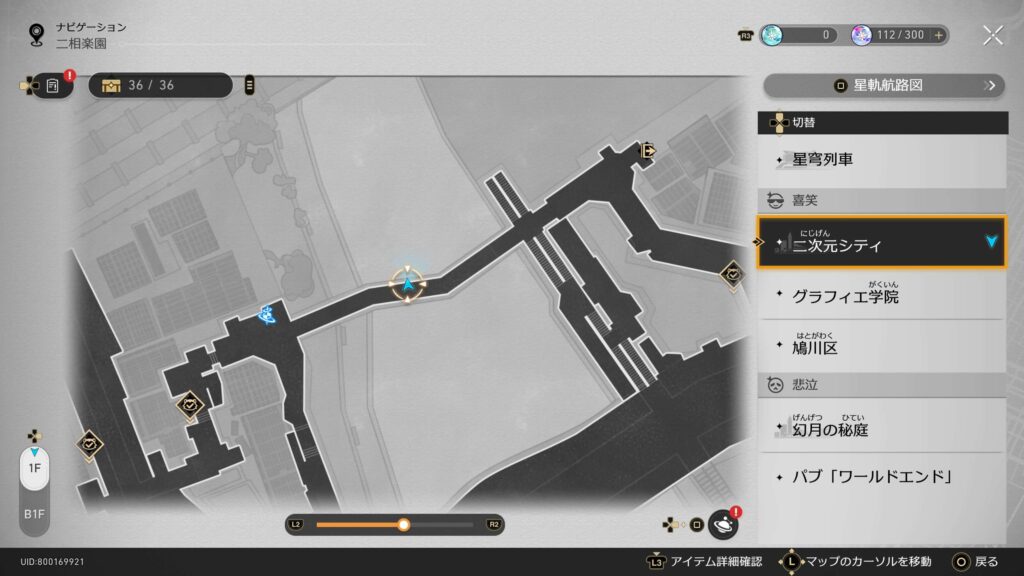Select the exit door marker on map
The width and height of the screenshot is (1024, 576).
coord(648,151)
